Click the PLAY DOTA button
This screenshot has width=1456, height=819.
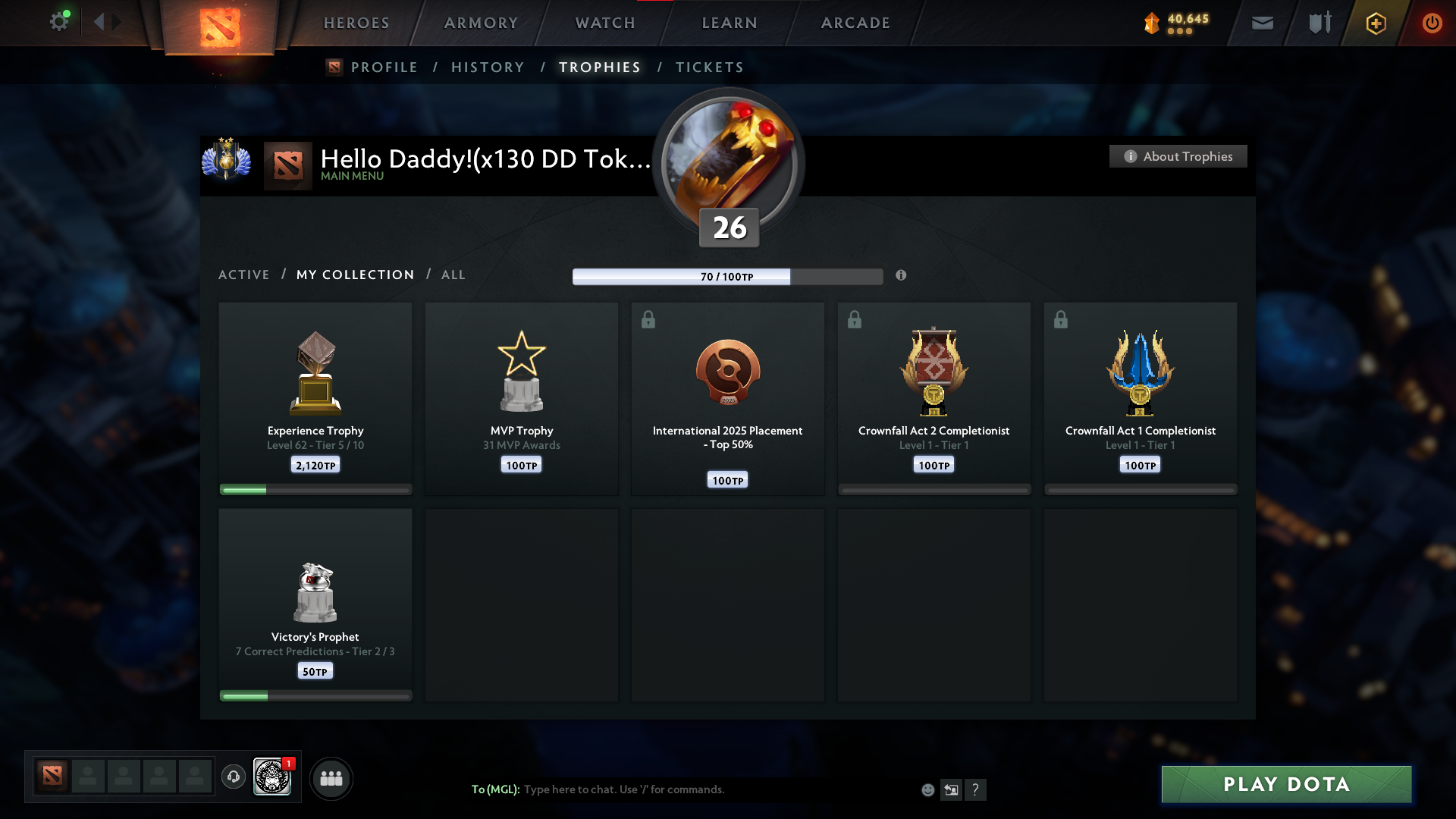(1285, 784)
